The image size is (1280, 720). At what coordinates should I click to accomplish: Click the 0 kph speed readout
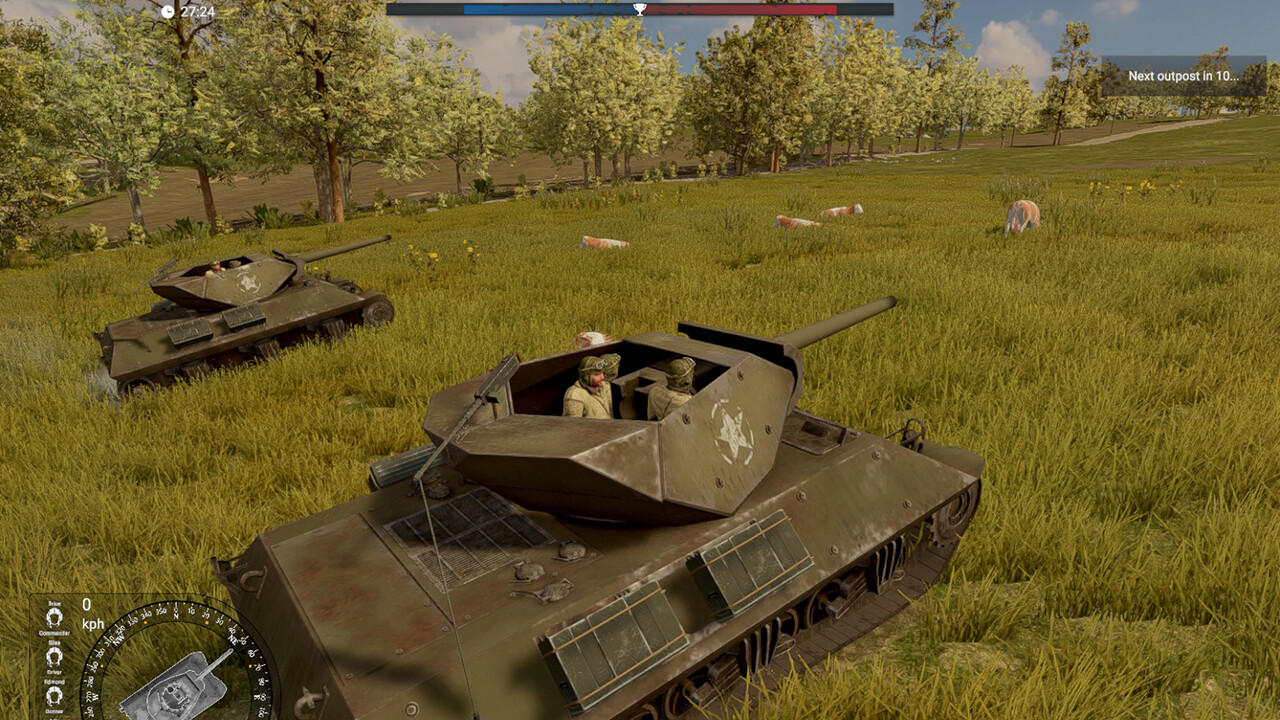(x=89, y=612)
